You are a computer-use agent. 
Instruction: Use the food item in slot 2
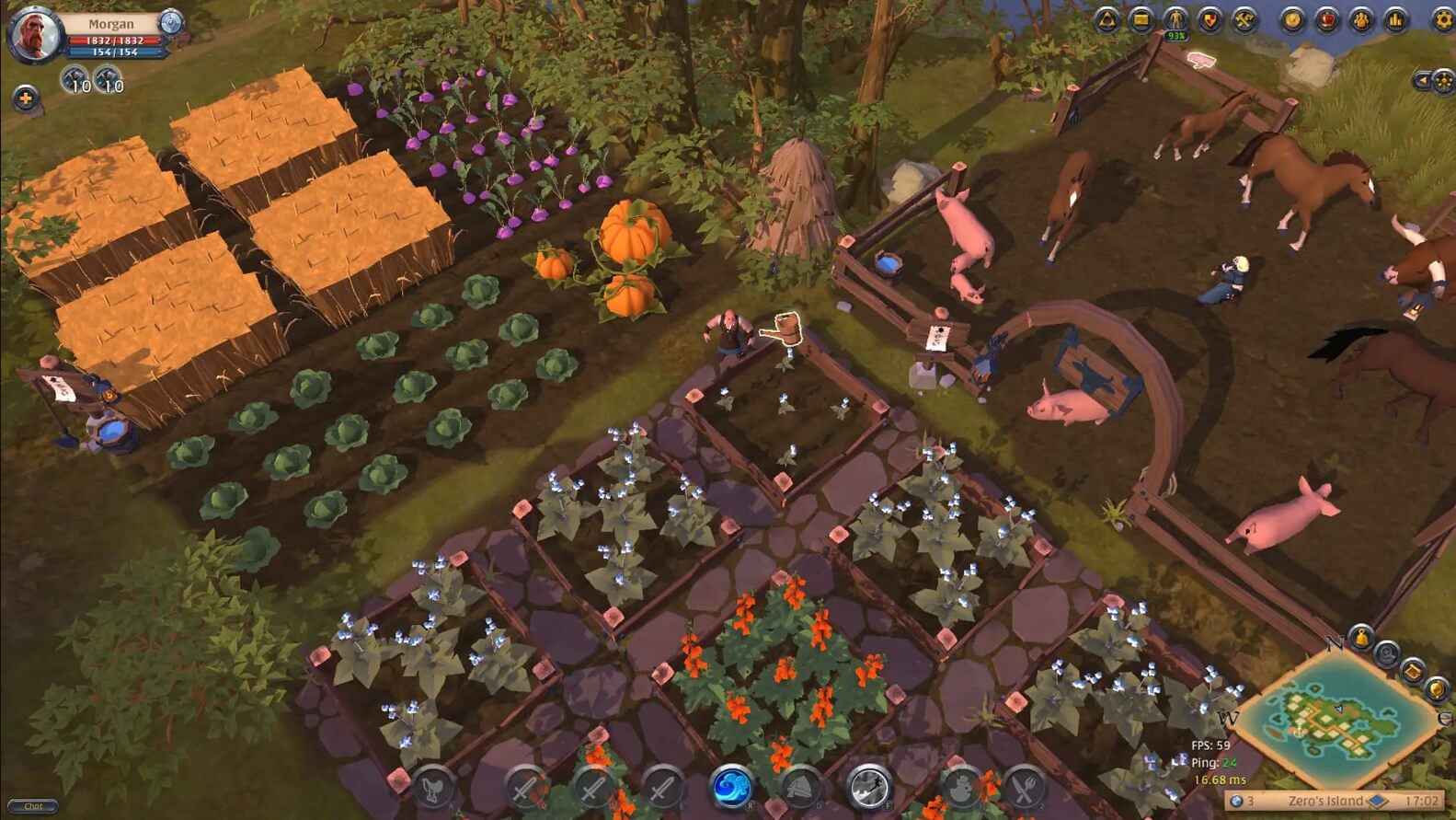pyautogui.click(x=1023, y=788)
